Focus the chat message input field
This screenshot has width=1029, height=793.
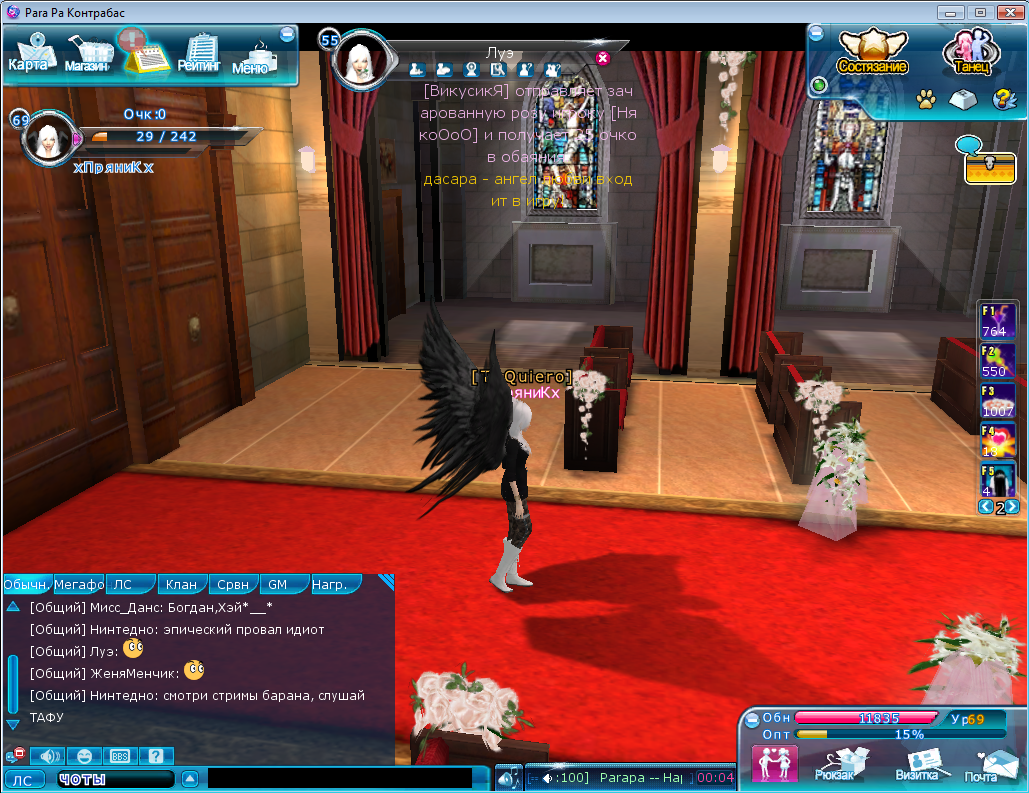(340, 778)
